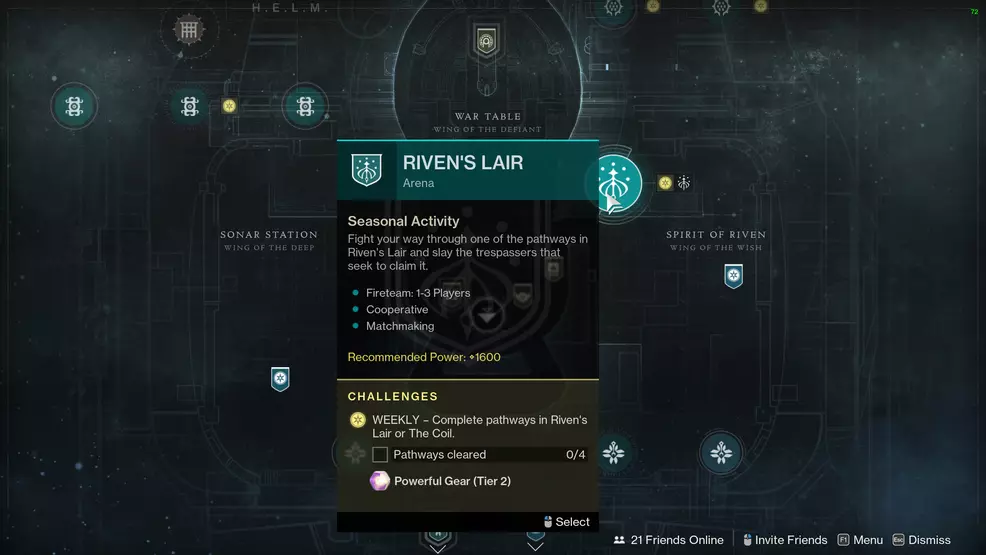Viewport: 986px width, 555px height.
Task: Select the Spirit of Riven banner
Action: click(x=733, y=275)
